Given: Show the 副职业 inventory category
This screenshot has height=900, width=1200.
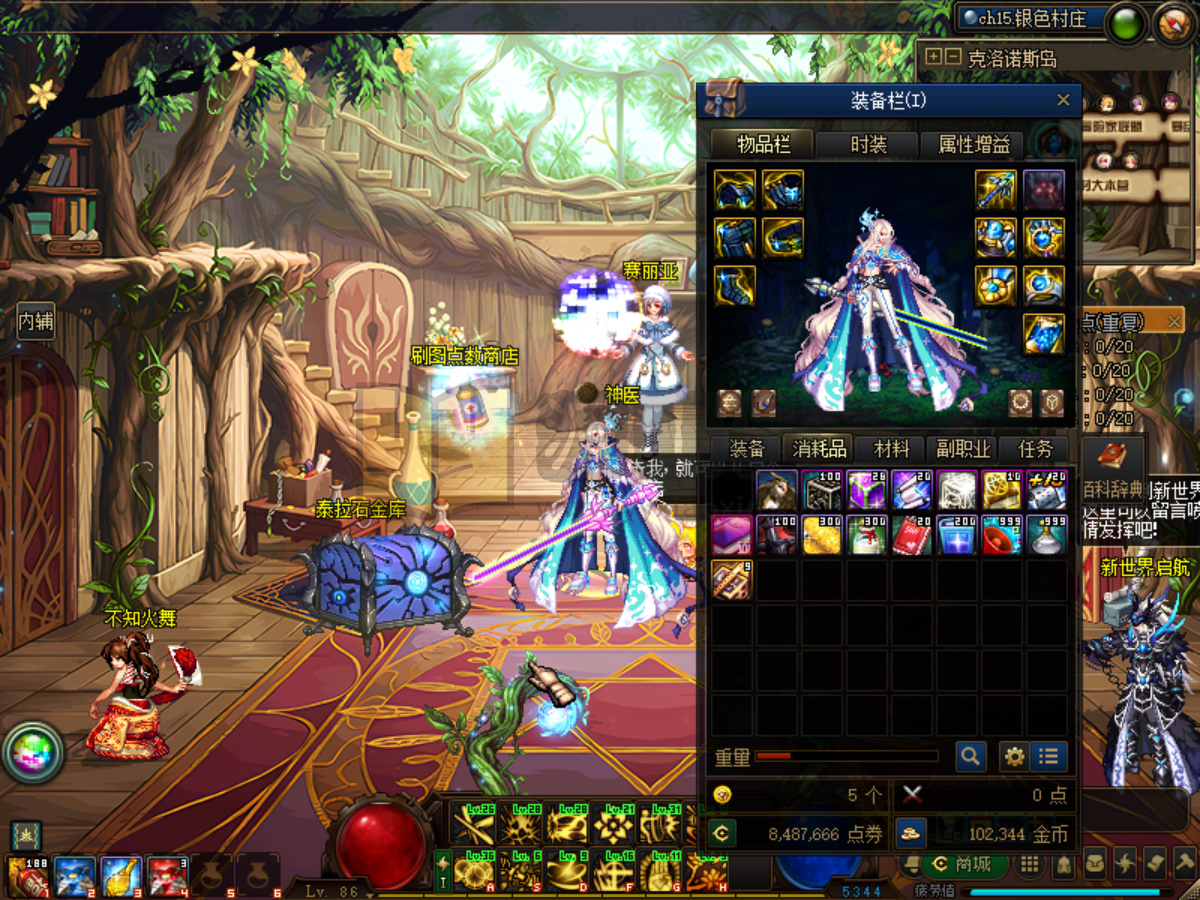Looking at the screenshot, I should (963, 449).
